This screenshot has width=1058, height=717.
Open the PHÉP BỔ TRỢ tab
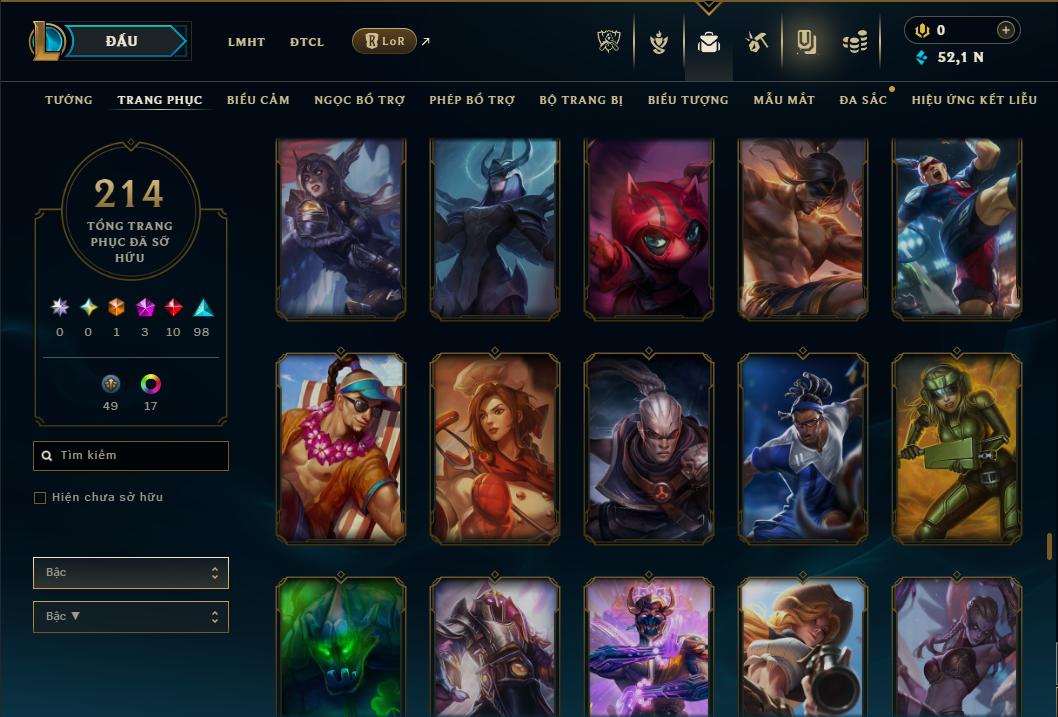pyautogui.click(x=472, y=100)
